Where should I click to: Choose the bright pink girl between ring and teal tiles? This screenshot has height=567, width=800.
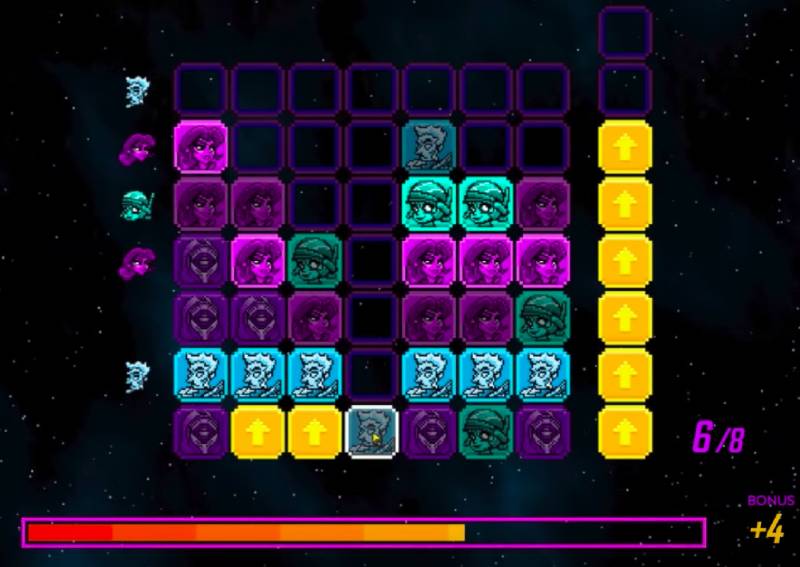tap(258, 262)
